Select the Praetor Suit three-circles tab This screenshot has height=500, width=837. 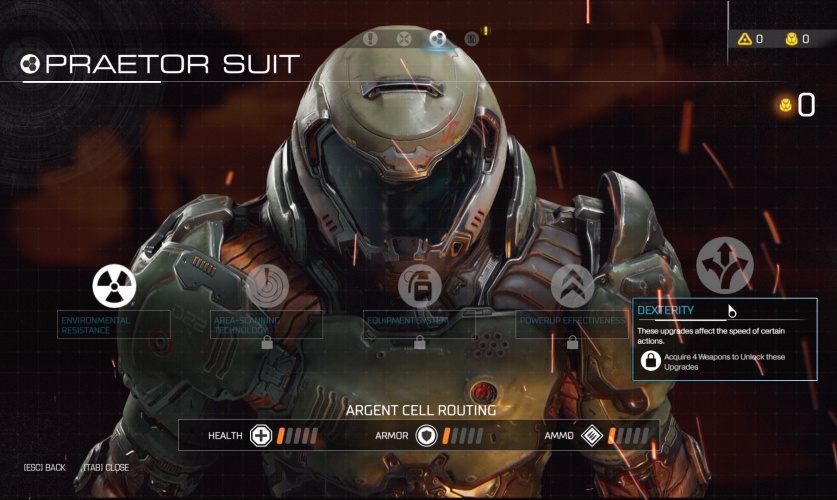pos(437,39)
